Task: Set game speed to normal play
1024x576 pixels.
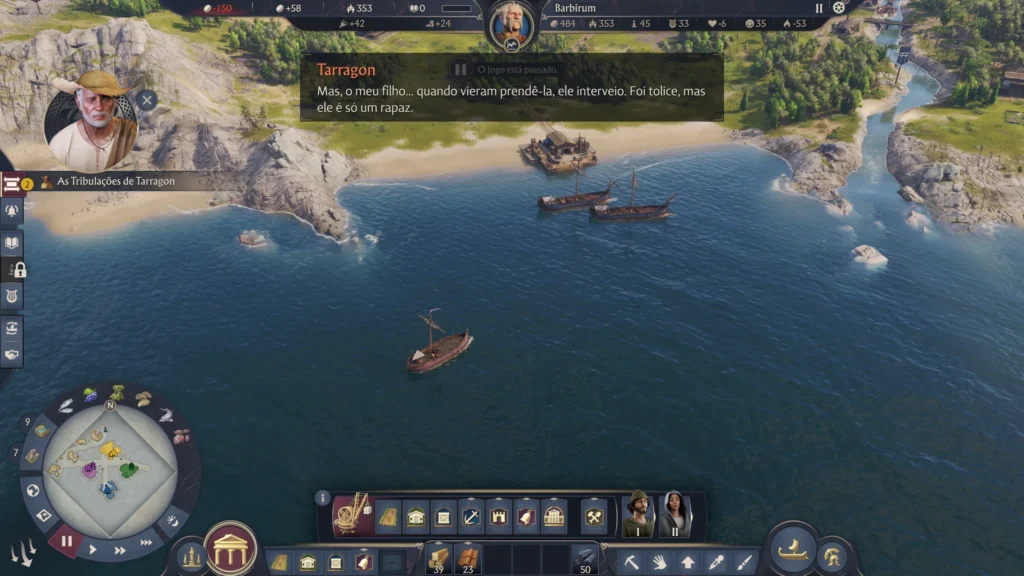Action: [93, 549]
